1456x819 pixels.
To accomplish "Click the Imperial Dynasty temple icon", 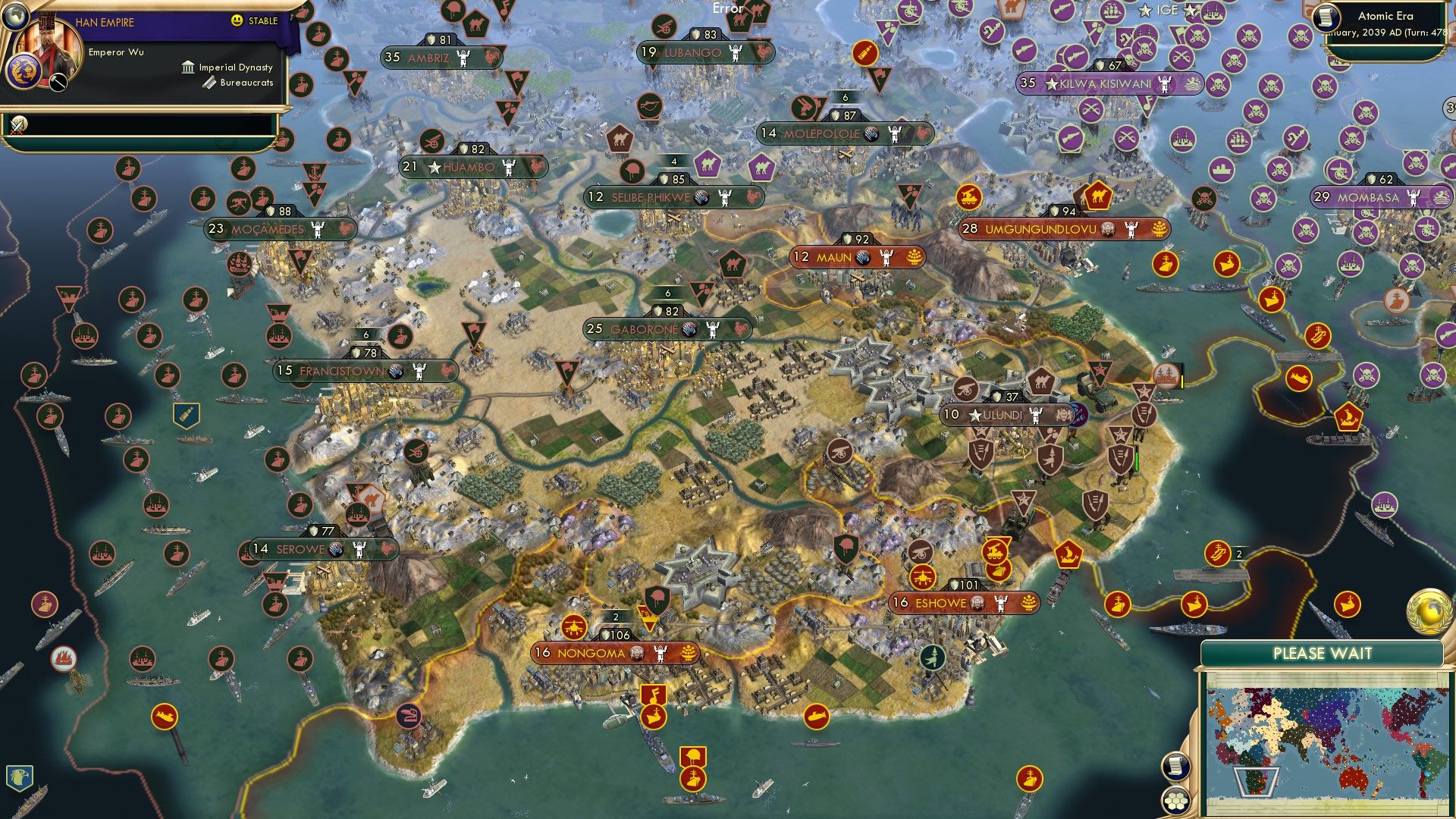I will pos(187,67).
